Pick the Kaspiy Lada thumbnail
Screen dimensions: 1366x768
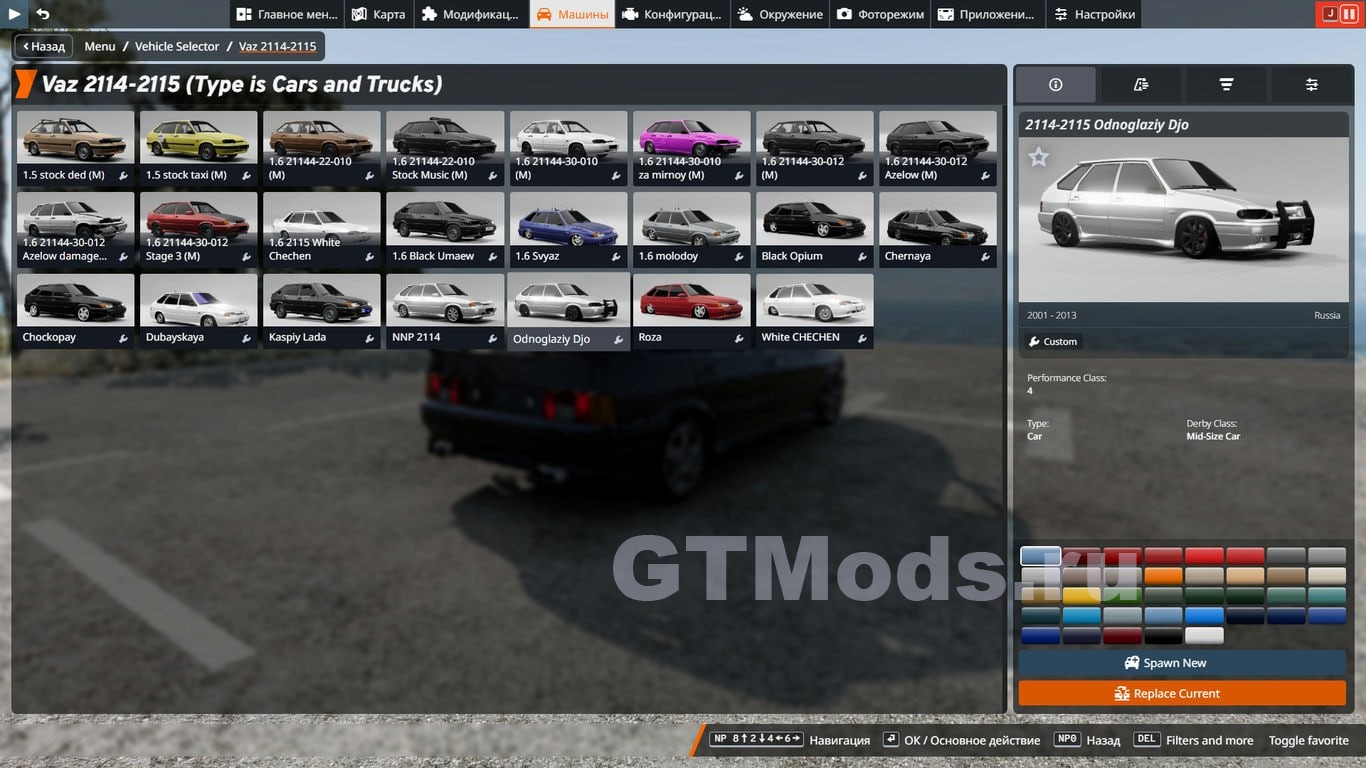321,310
